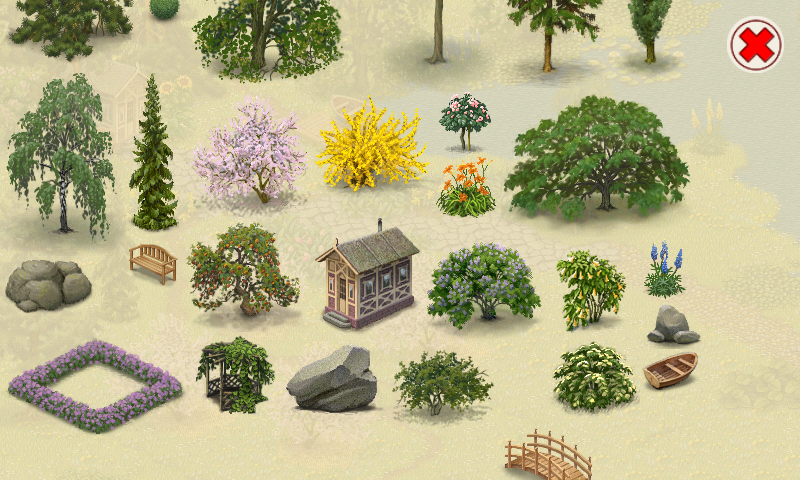Pick the orange lily flowers
Image resolution: width=800 pixels, height=480 pixels.
click(466, 190)
